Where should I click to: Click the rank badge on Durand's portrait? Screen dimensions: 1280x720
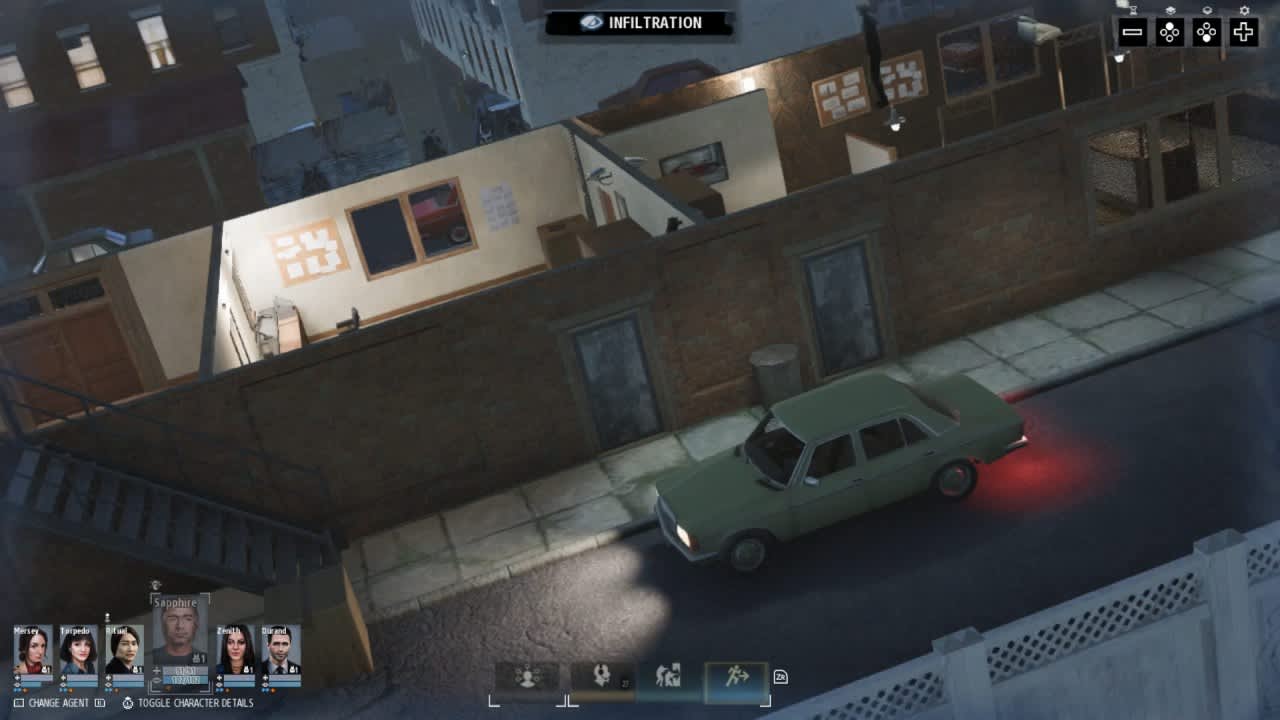(x=294, y=669)
